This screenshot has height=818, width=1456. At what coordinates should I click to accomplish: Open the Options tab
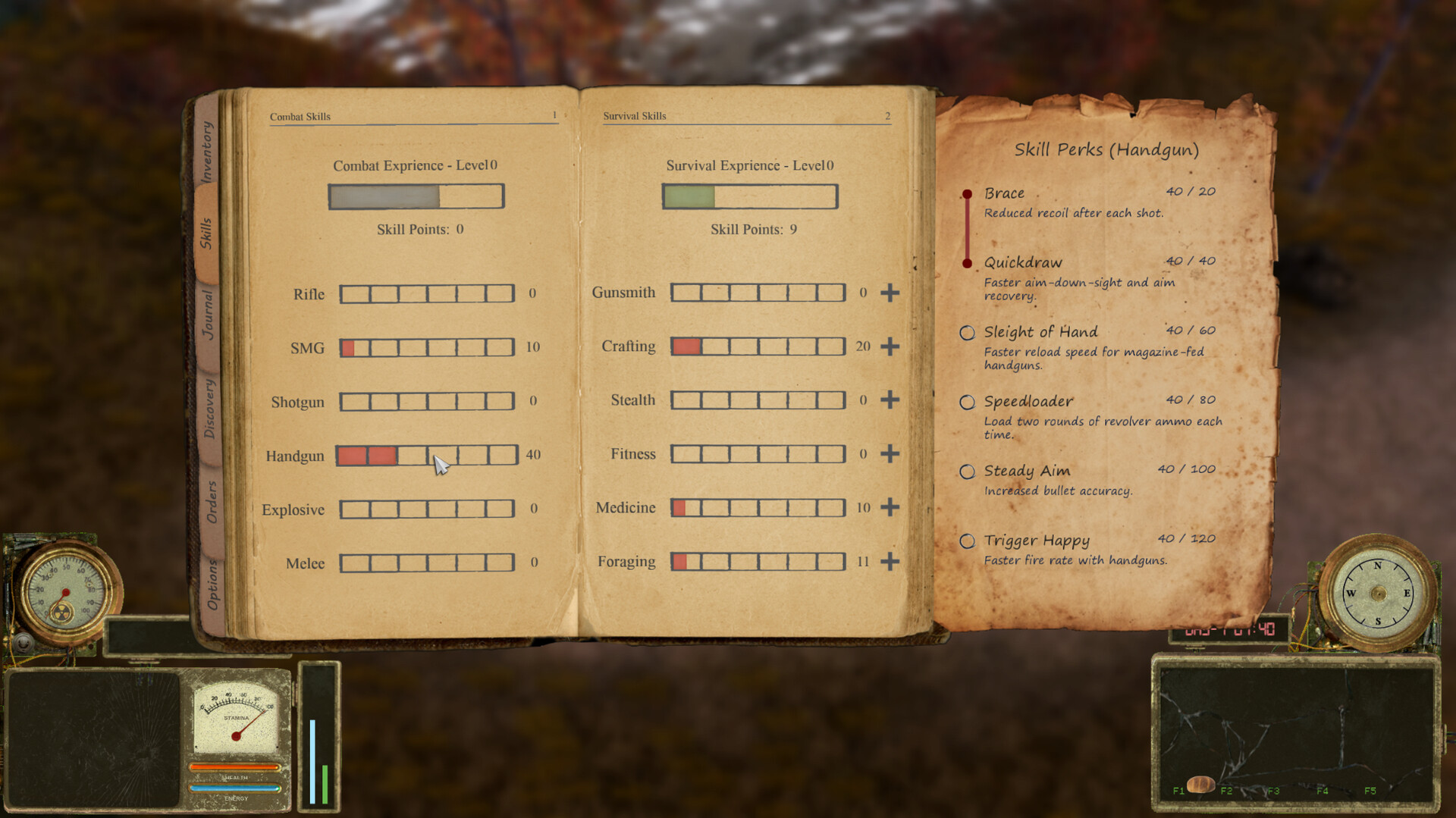click(x=211, y=581)
